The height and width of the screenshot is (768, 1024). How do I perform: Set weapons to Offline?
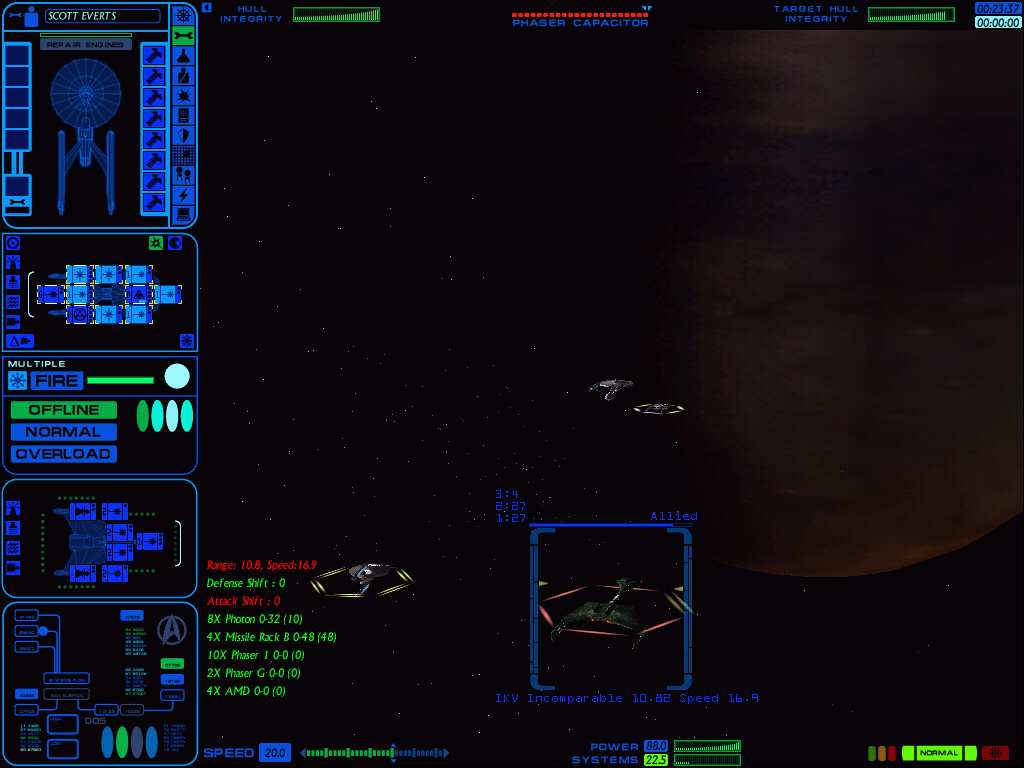tap(64, 410)
